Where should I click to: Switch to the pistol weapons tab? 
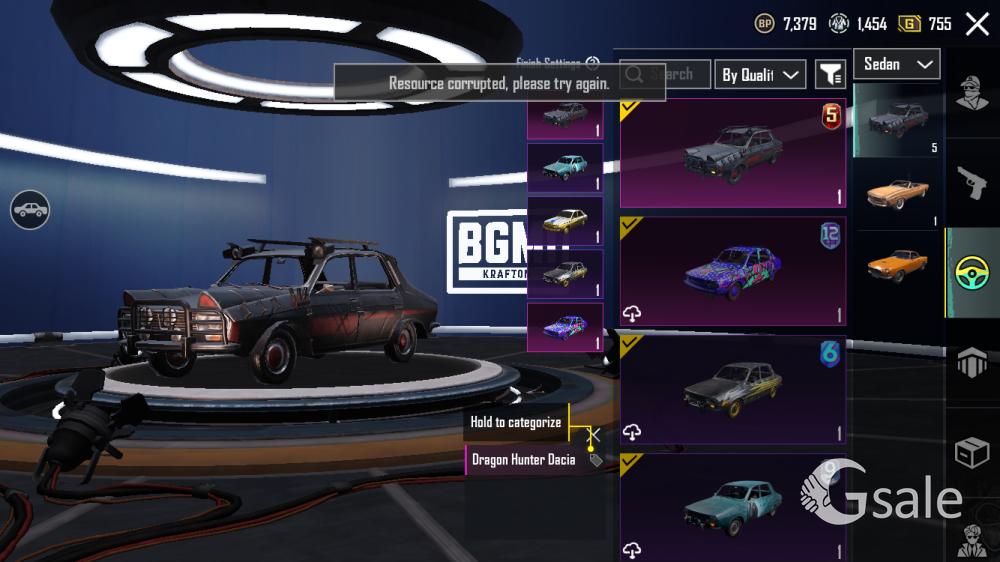pos(972,182)
